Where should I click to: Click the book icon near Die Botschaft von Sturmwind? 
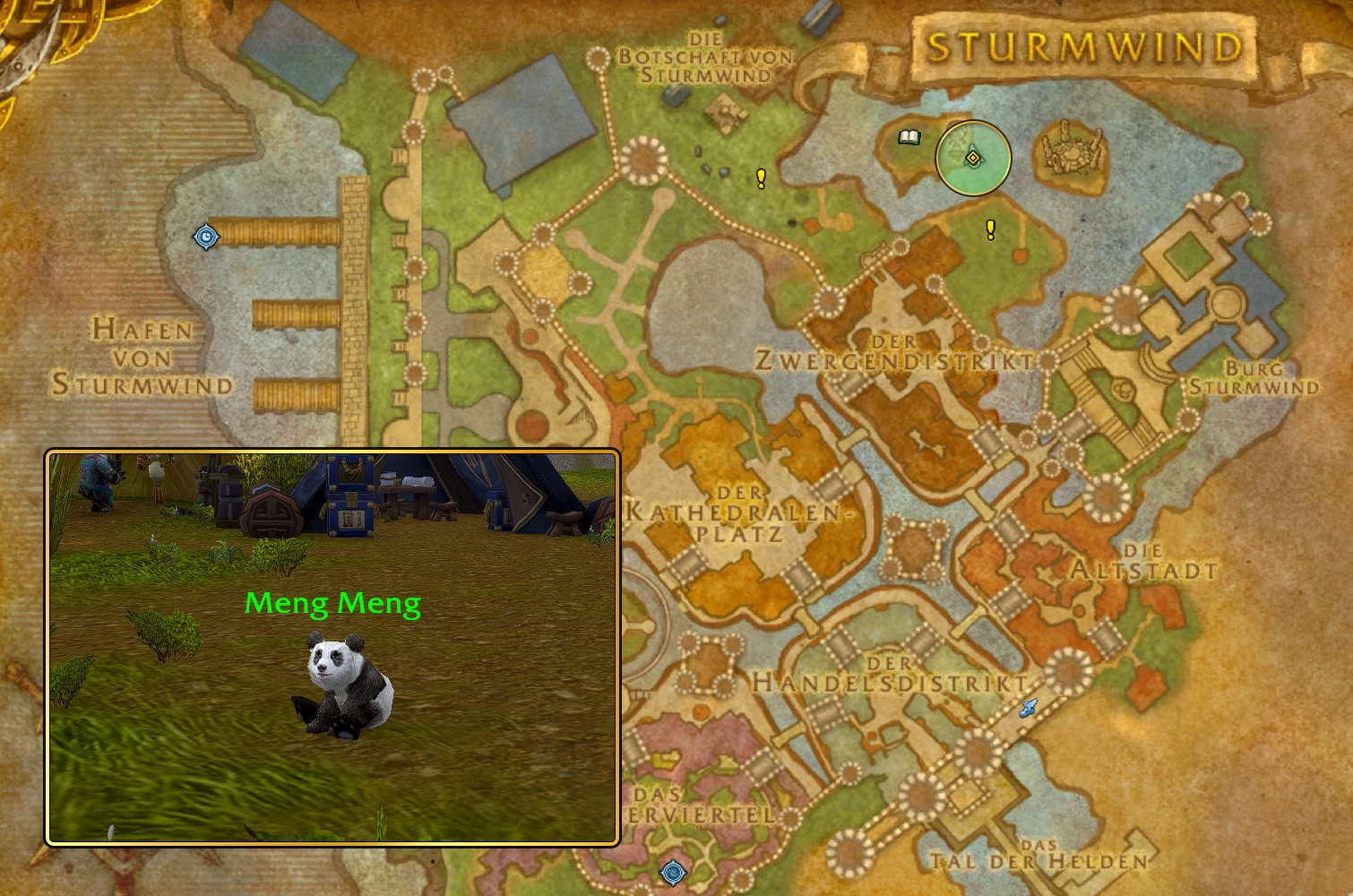[x=910, y=136]
